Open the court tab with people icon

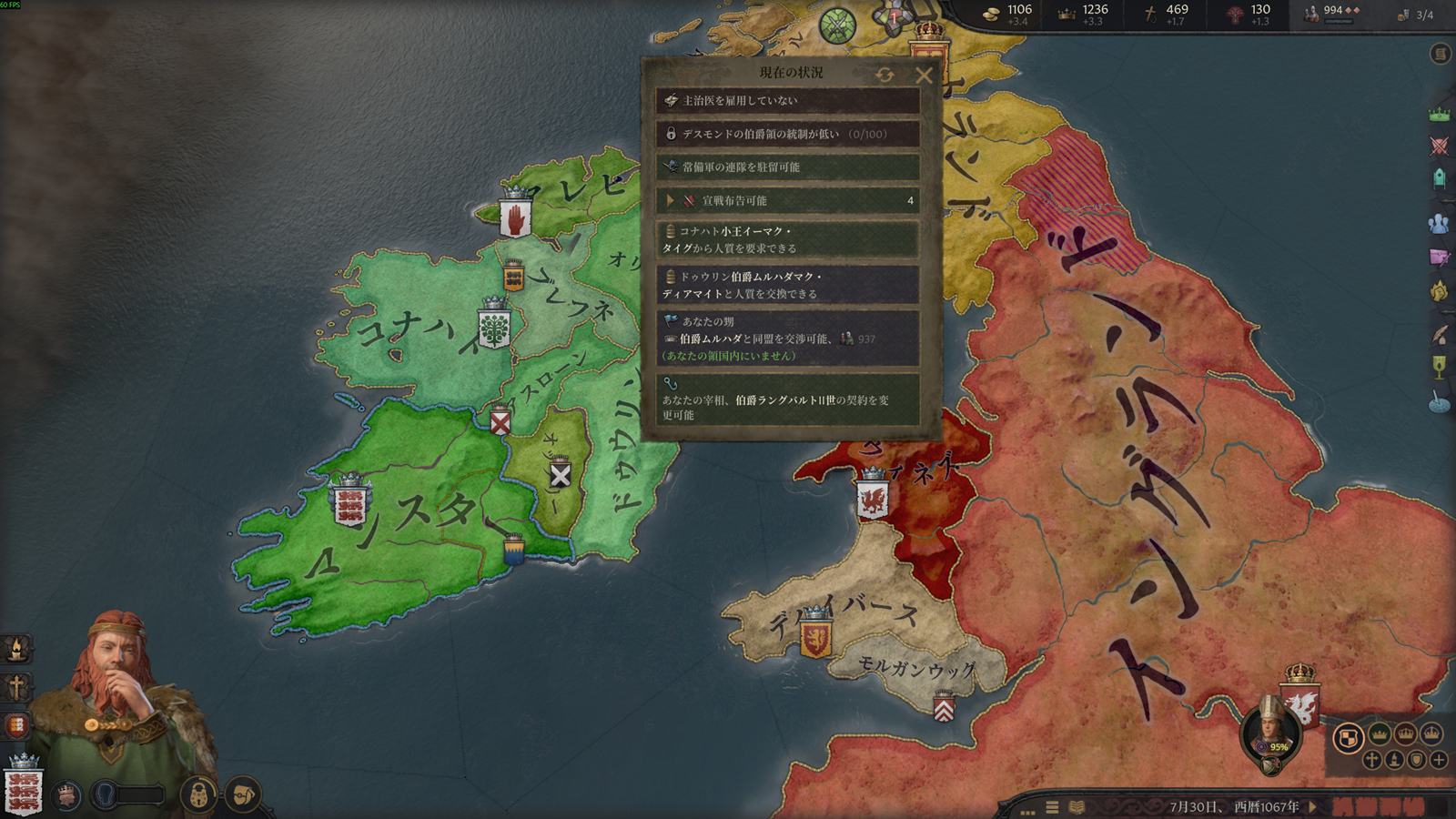click(1440, 222)
